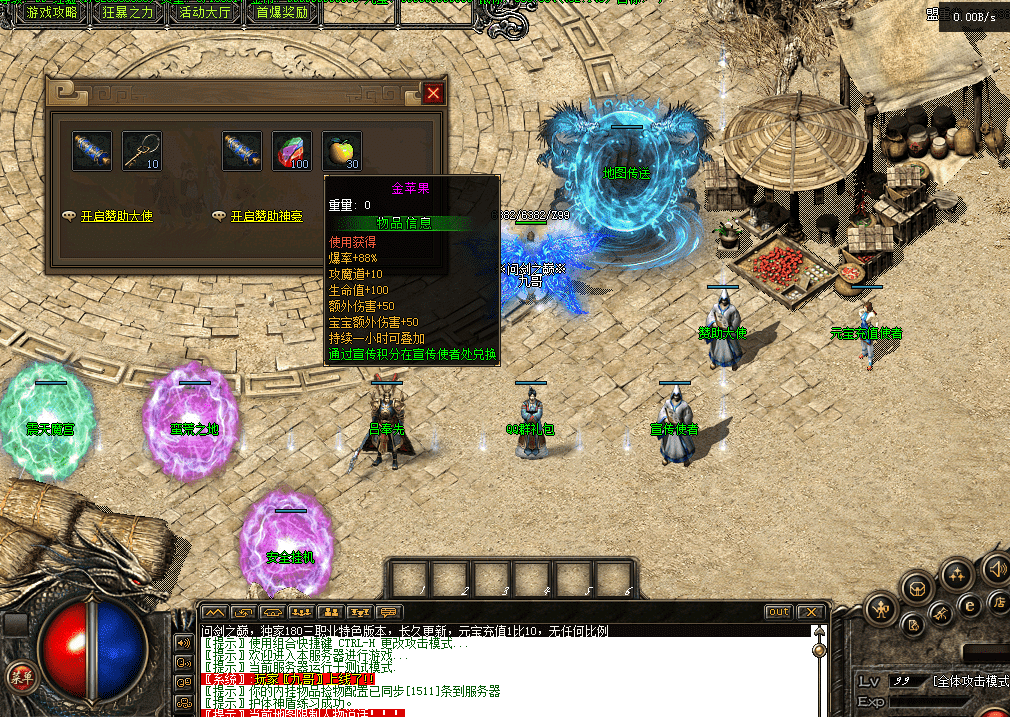1010x717 pixels.
Task: Open the skills three-star round button
Action: (957, 574)
